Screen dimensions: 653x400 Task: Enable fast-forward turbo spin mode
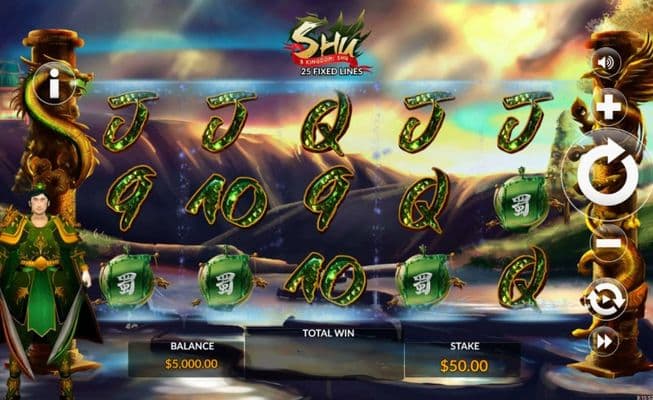pyautogui.click(x=606, y=342)
